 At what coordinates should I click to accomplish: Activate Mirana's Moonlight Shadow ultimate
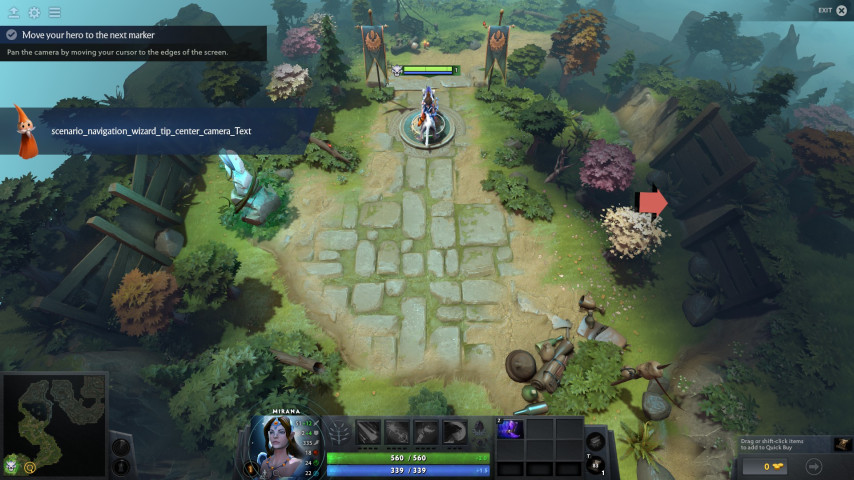(x=455, y=431)
